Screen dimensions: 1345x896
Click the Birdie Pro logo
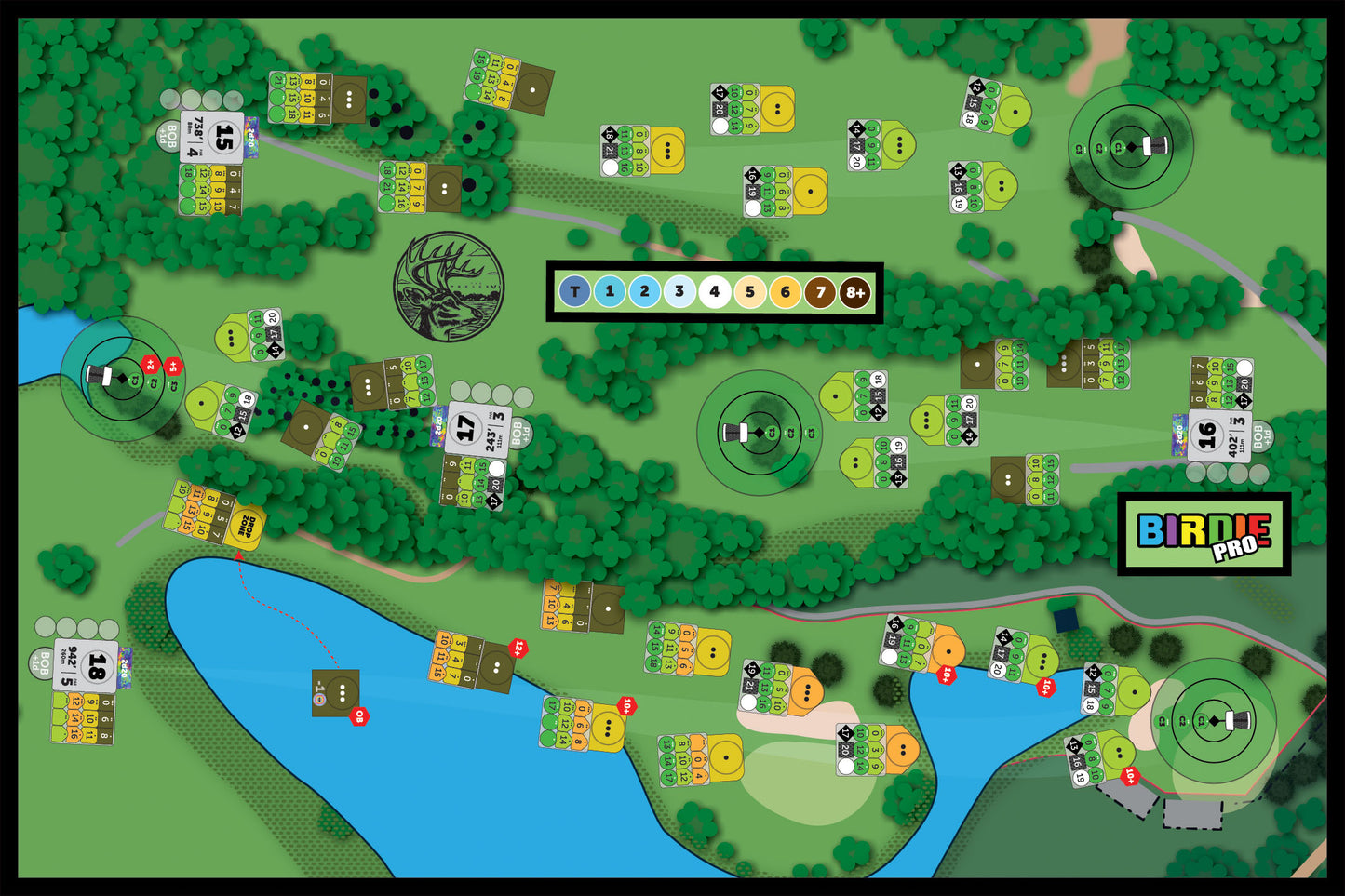(1204, 534)
